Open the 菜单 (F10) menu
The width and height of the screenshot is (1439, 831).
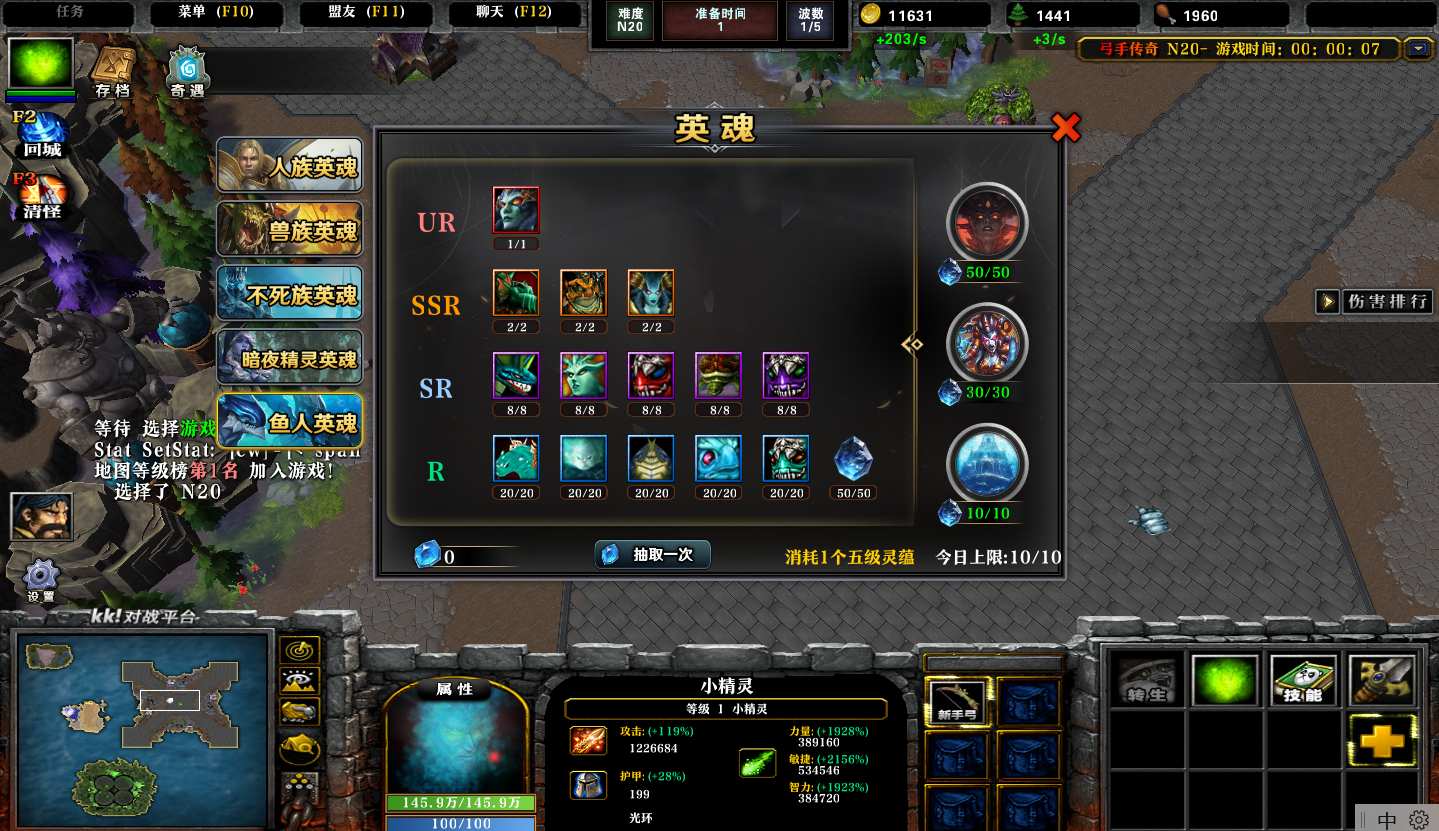tap(216, 14)
